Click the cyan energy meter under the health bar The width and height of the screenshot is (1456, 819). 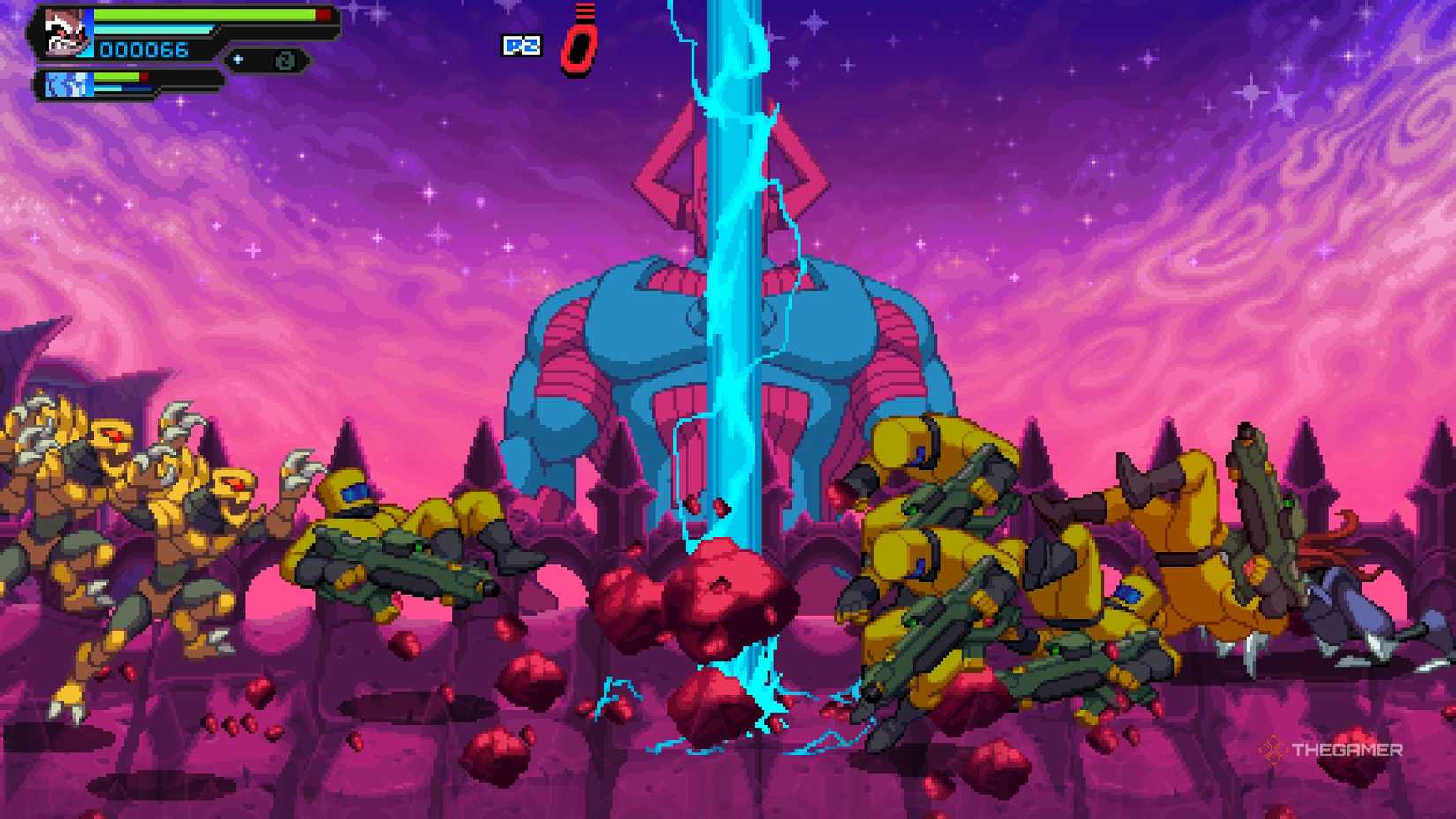point(154,27)
